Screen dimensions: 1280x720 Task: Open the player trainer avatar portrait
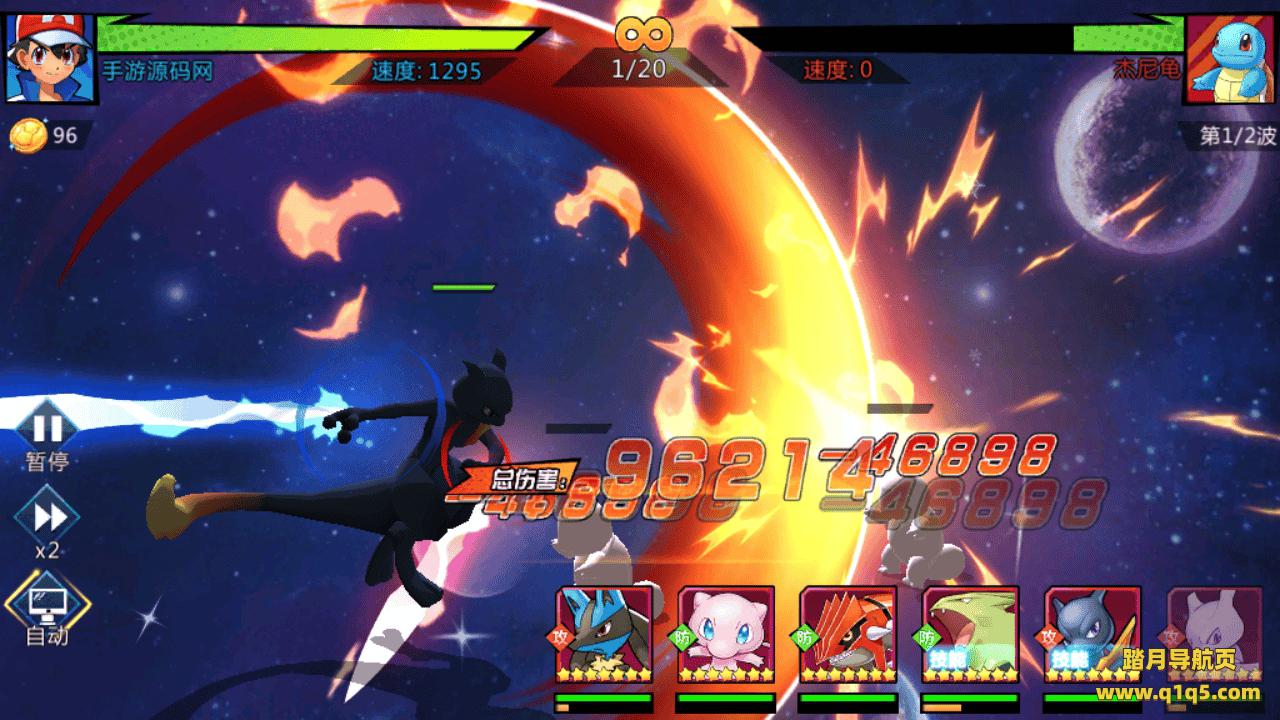[x=50, y=58]
